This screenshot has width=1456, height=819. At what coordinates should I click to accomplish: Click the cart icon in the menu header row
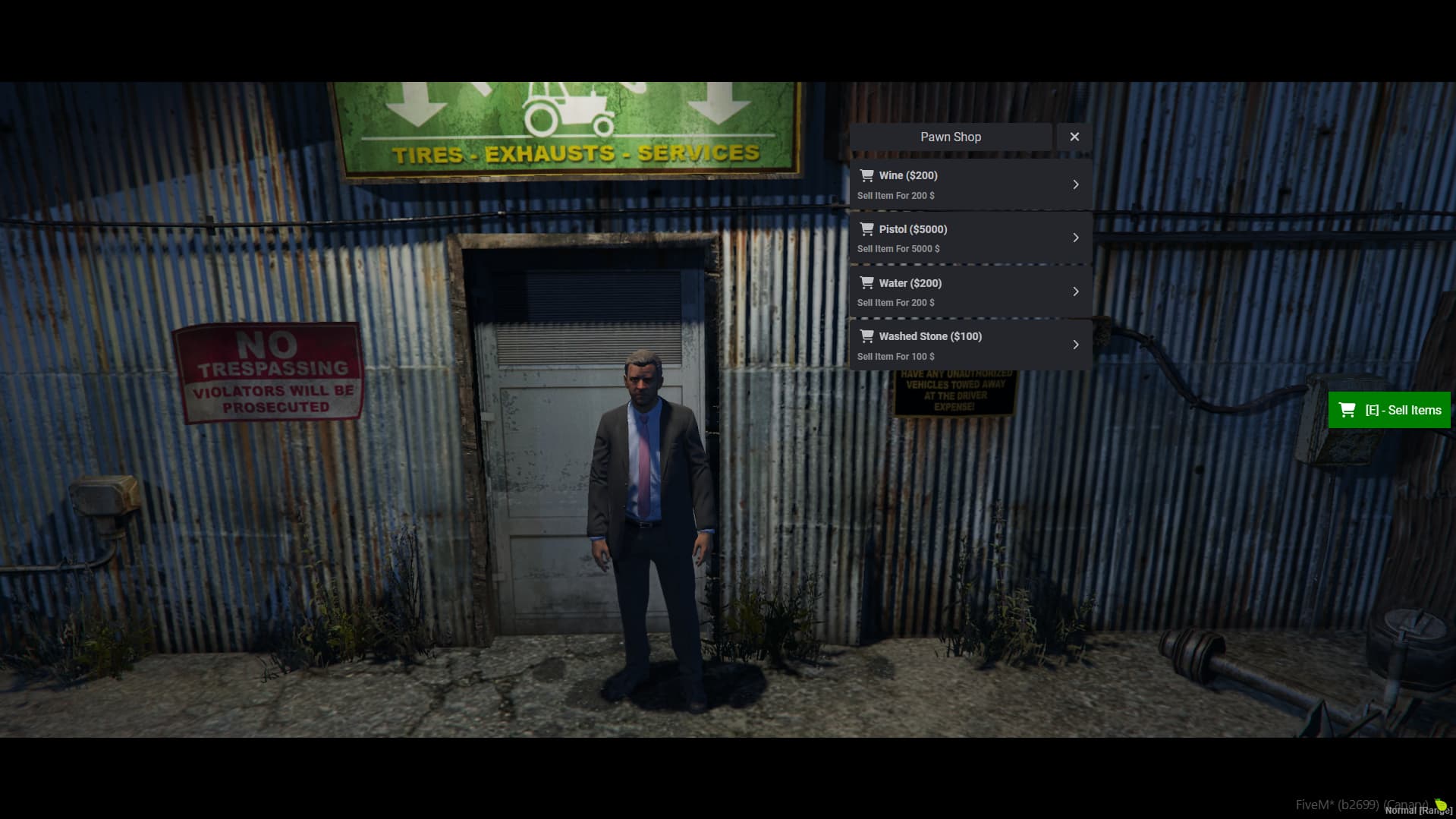(866, 175)
